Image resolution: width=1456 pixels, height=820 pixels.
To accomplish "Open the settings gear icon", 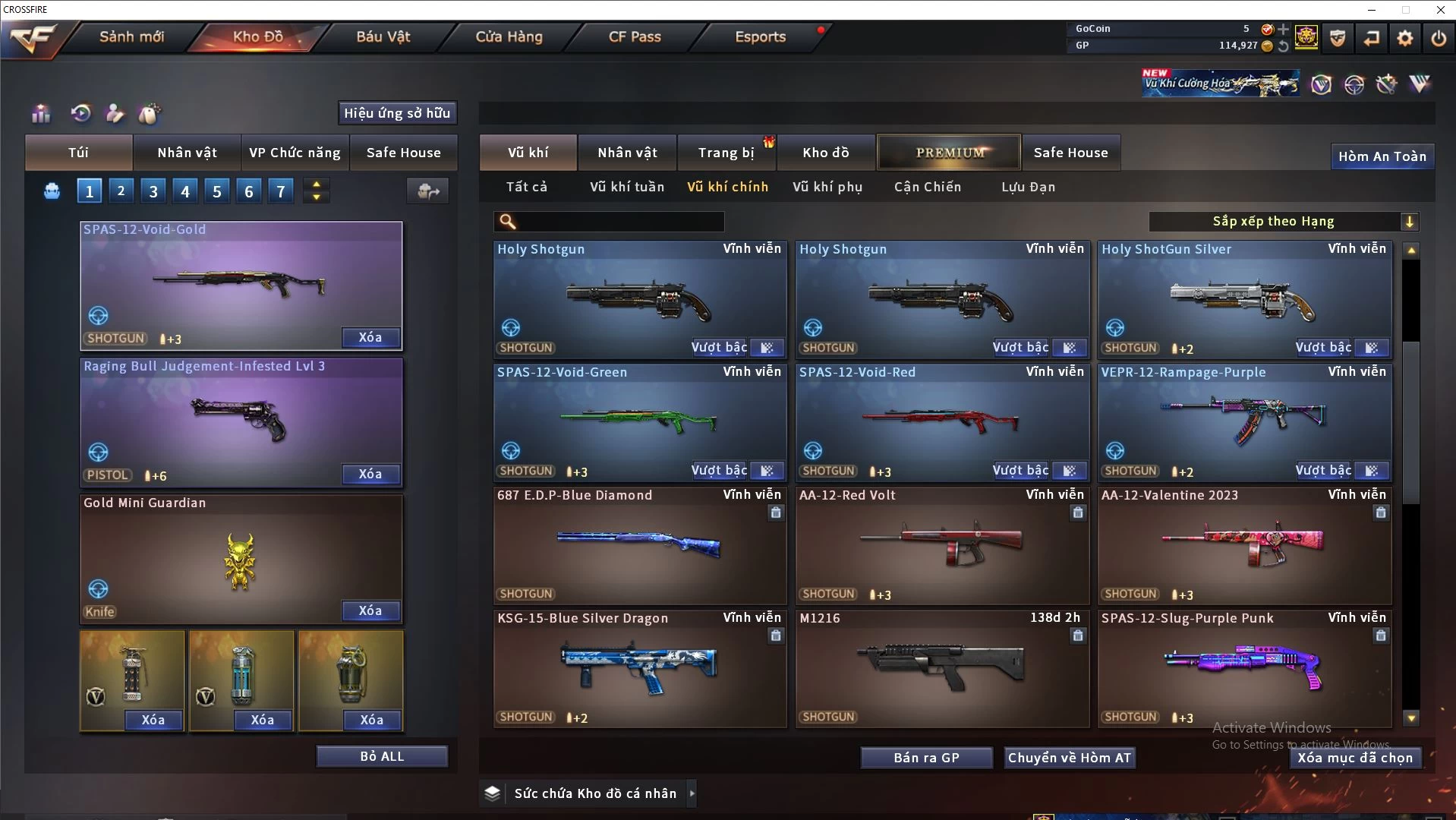I will (1404, 38).
